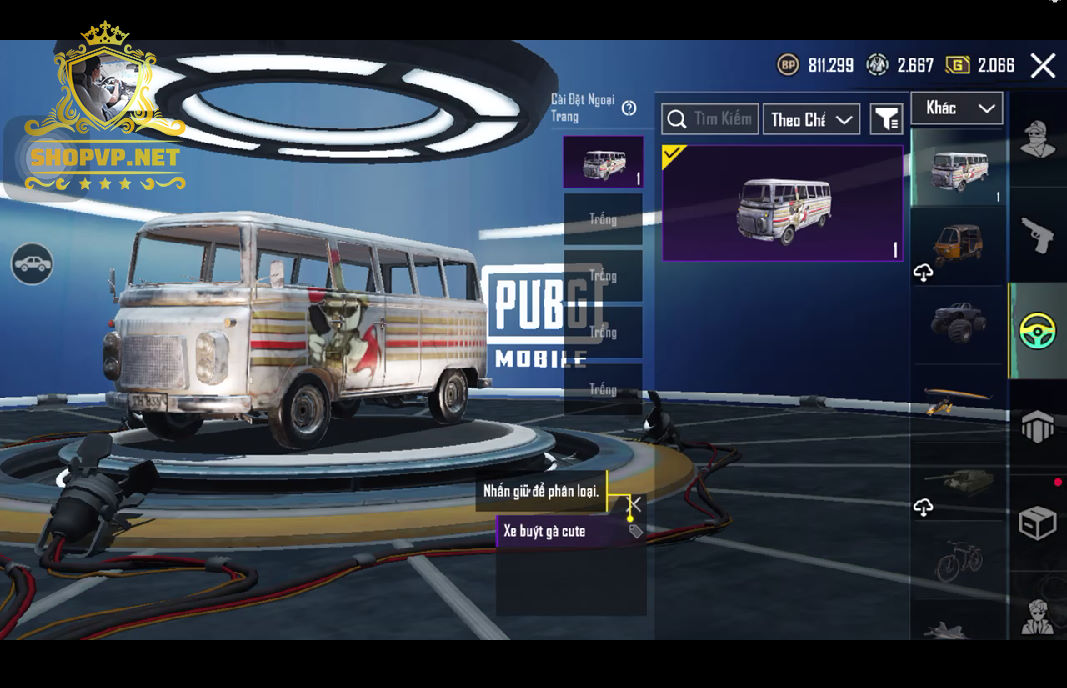Expand the Khác category dropdown
The height and width of the screenshot is (688, 1067).
(x=957, y=108)
